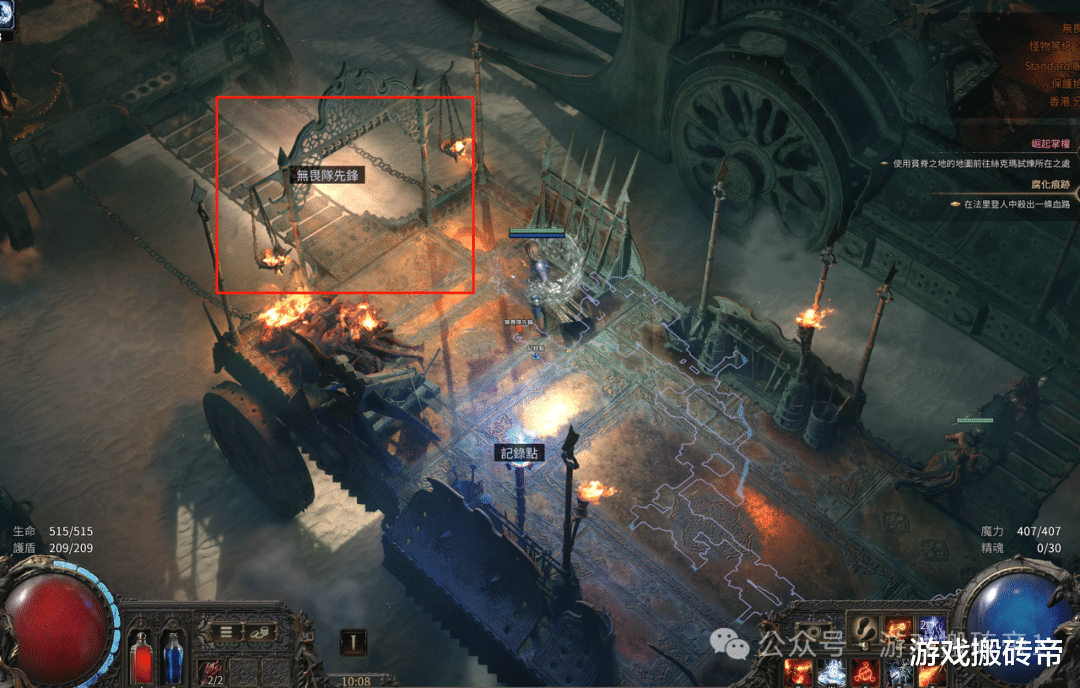Open the 腐化痕跡 quest entry
This screenshot has width=1080, height=688.
pos(1050,185)
